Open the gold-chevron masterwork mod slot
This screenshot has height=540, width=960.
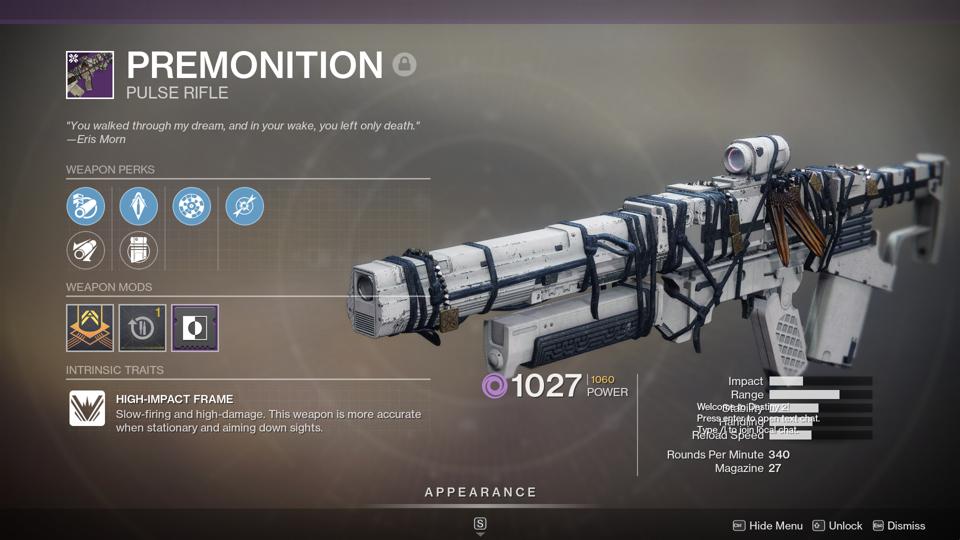pos(90,328)
